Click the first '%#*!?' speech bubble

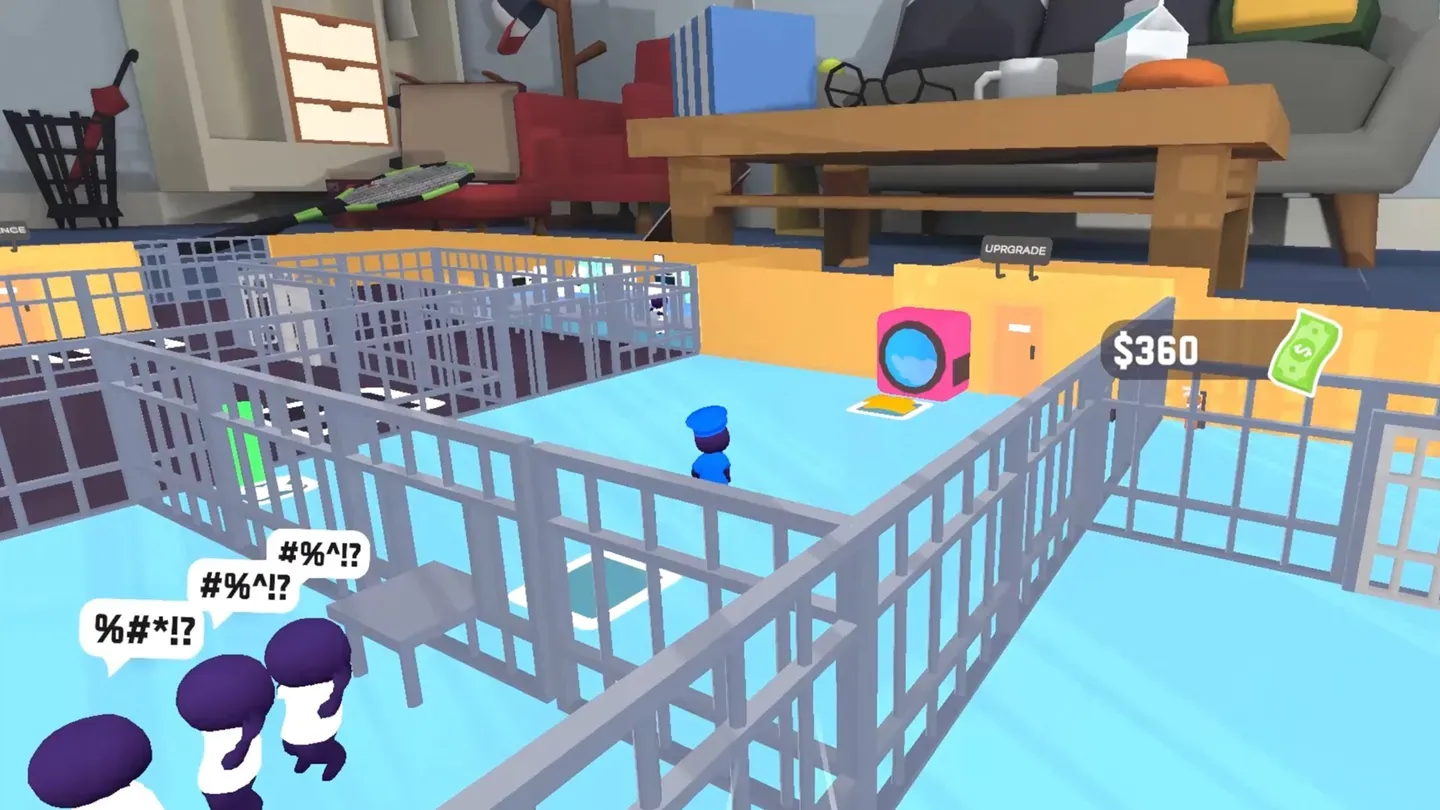[x=143, y=630]
